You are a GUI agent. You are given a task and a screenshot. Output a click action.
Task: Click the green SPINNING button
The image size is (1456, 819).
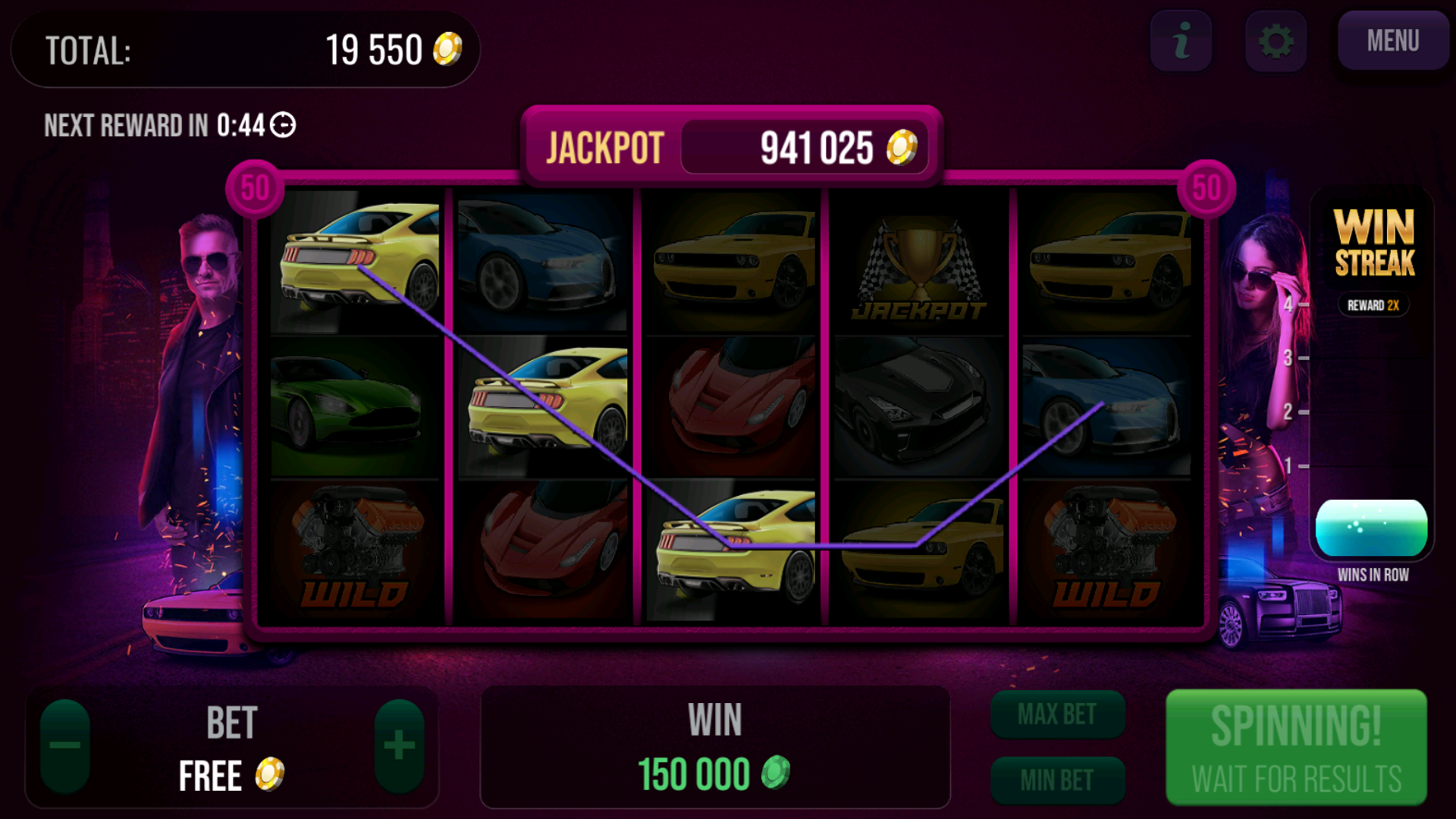click(x=1296, y=747)
